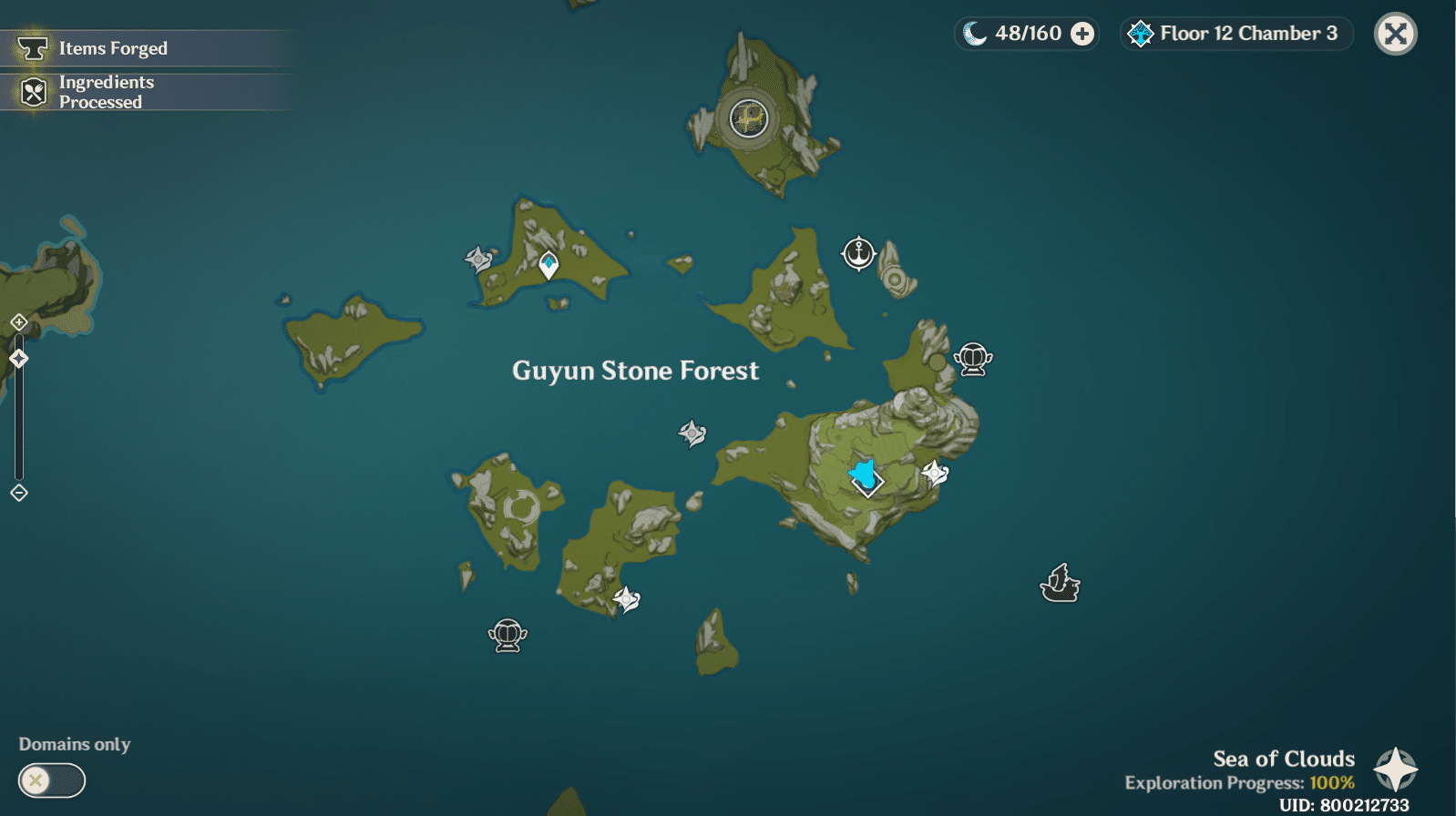This screenshot has width=1456, height=816.
Task: Enable the Domains only toggle
Action: (51, 781)
